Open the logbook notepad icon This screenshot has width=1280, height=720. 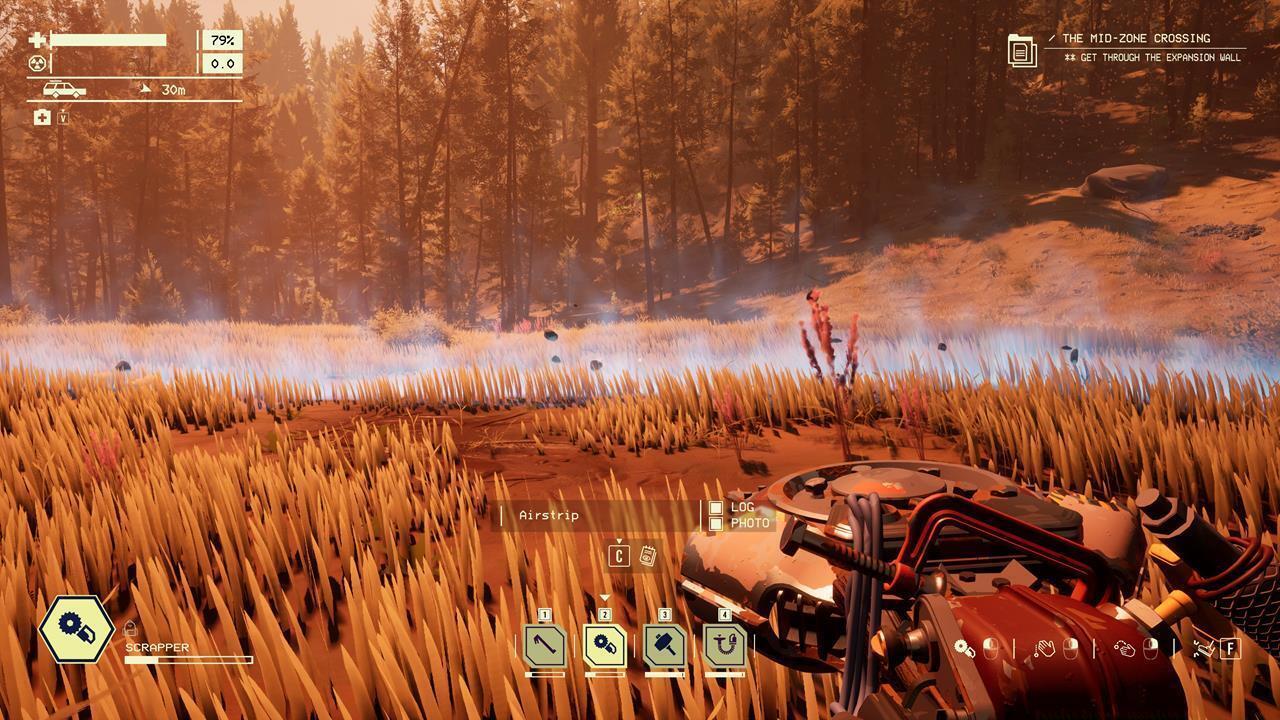click(x=647, y=556)
